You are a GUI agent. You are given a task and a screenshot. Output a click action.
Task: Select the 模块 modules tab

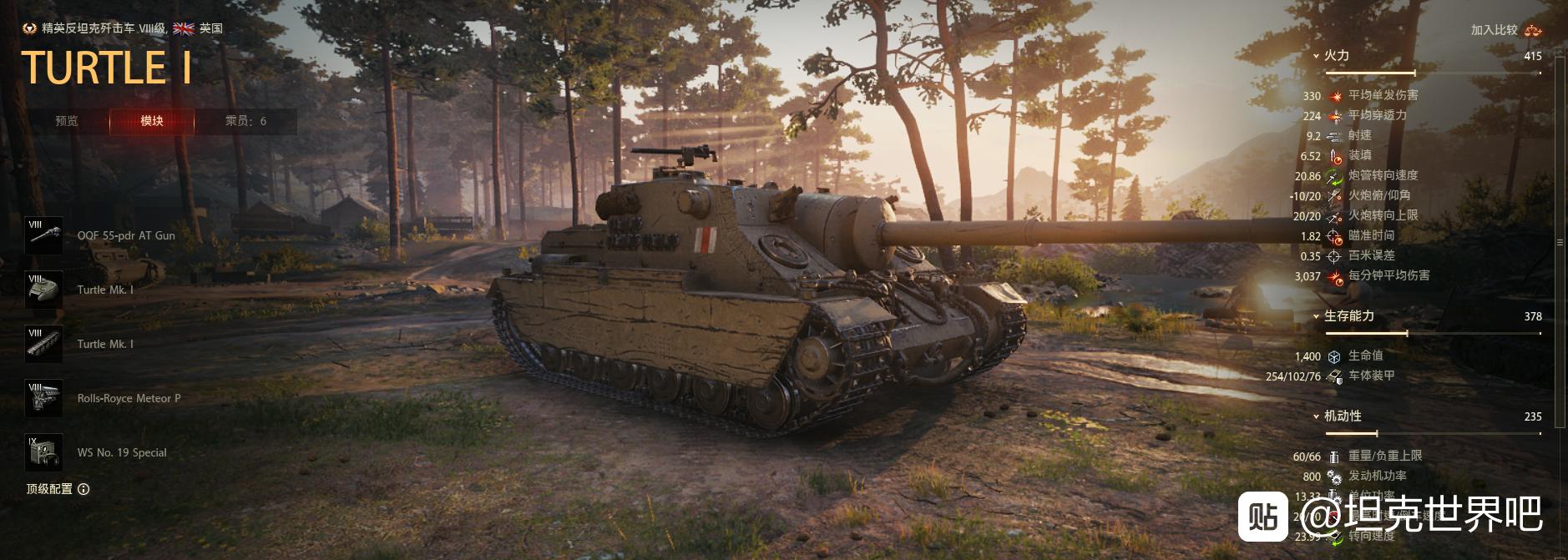(152, 121)
